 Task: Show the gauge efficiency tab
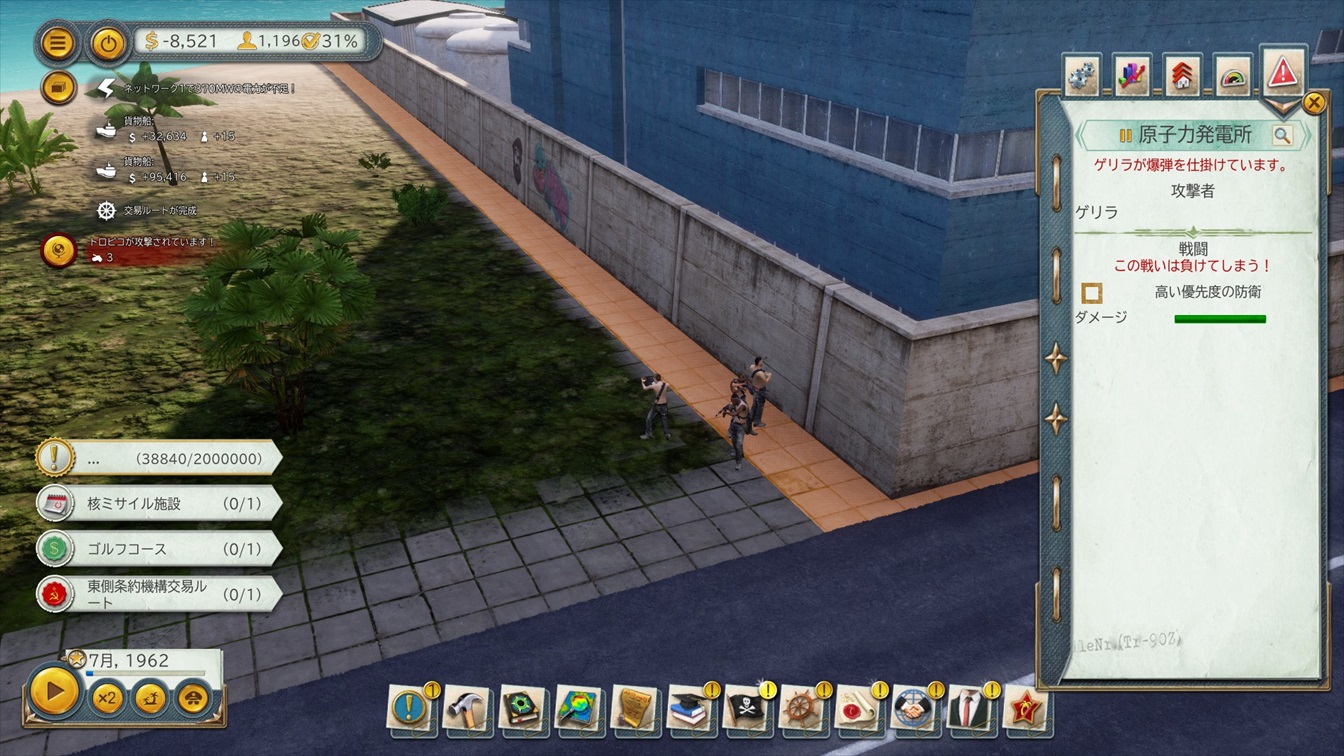[1233, 76]
